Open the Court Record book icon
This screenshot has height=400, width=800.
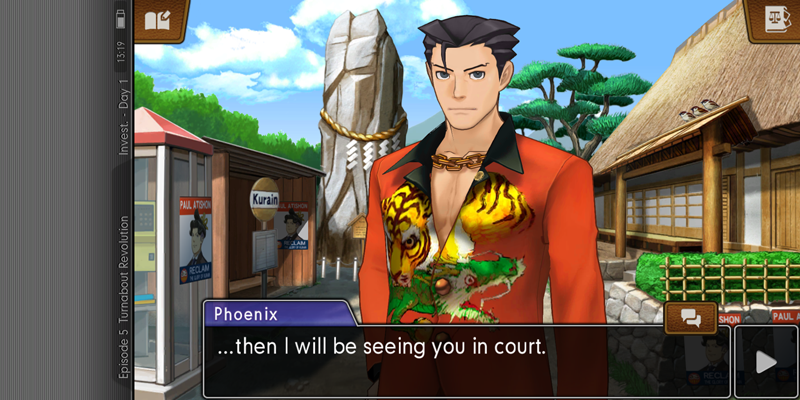773,19
